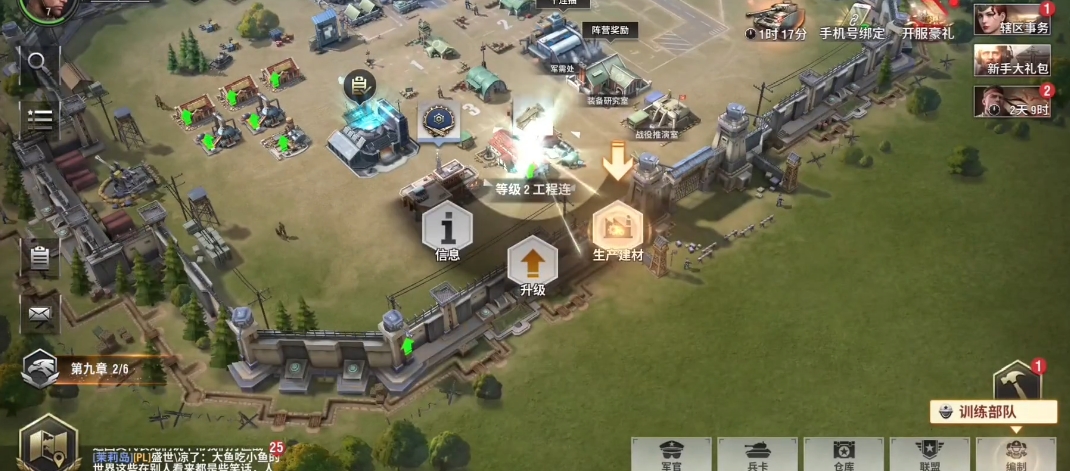Screen dimensions: 1070x471
Task: Open 辖区事务 district affairs
Action: coord(1012,20)
